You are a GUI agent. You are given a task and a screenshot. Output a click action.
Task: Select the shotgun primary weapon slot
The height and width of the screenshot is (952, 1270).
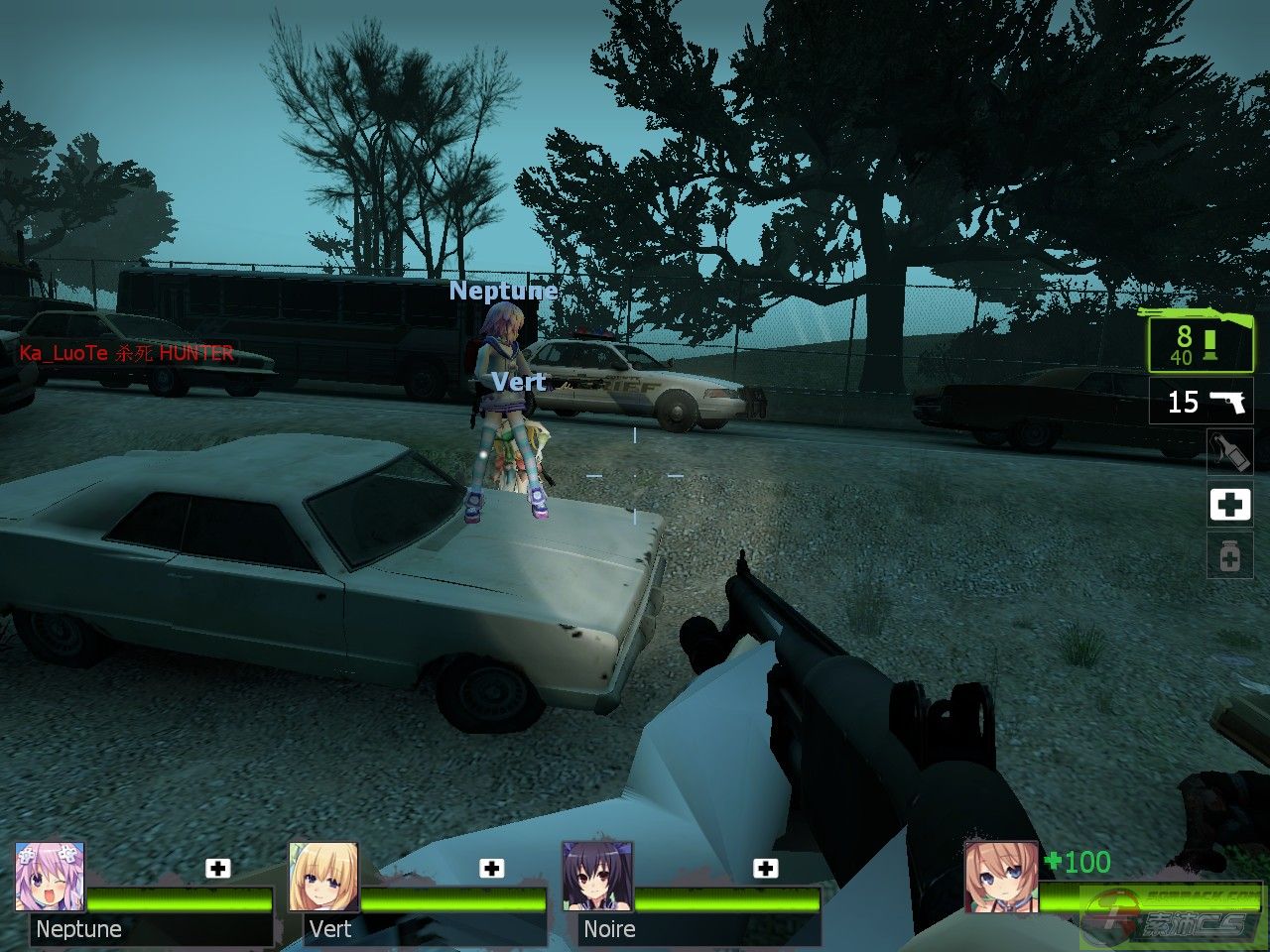(1201, 340)
